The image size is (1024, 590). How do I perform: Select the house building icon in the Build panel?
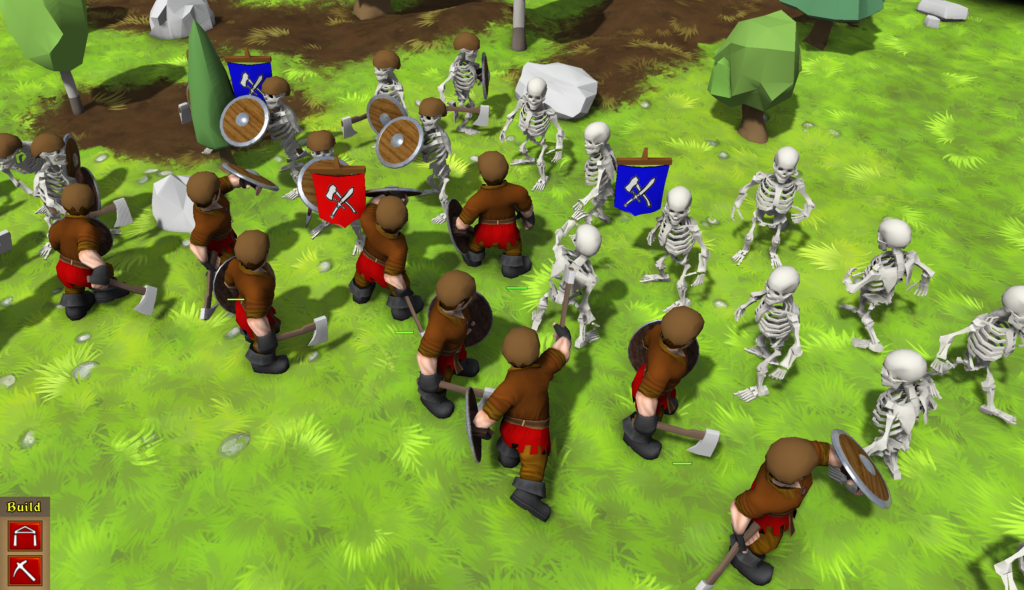pos(23,535)
